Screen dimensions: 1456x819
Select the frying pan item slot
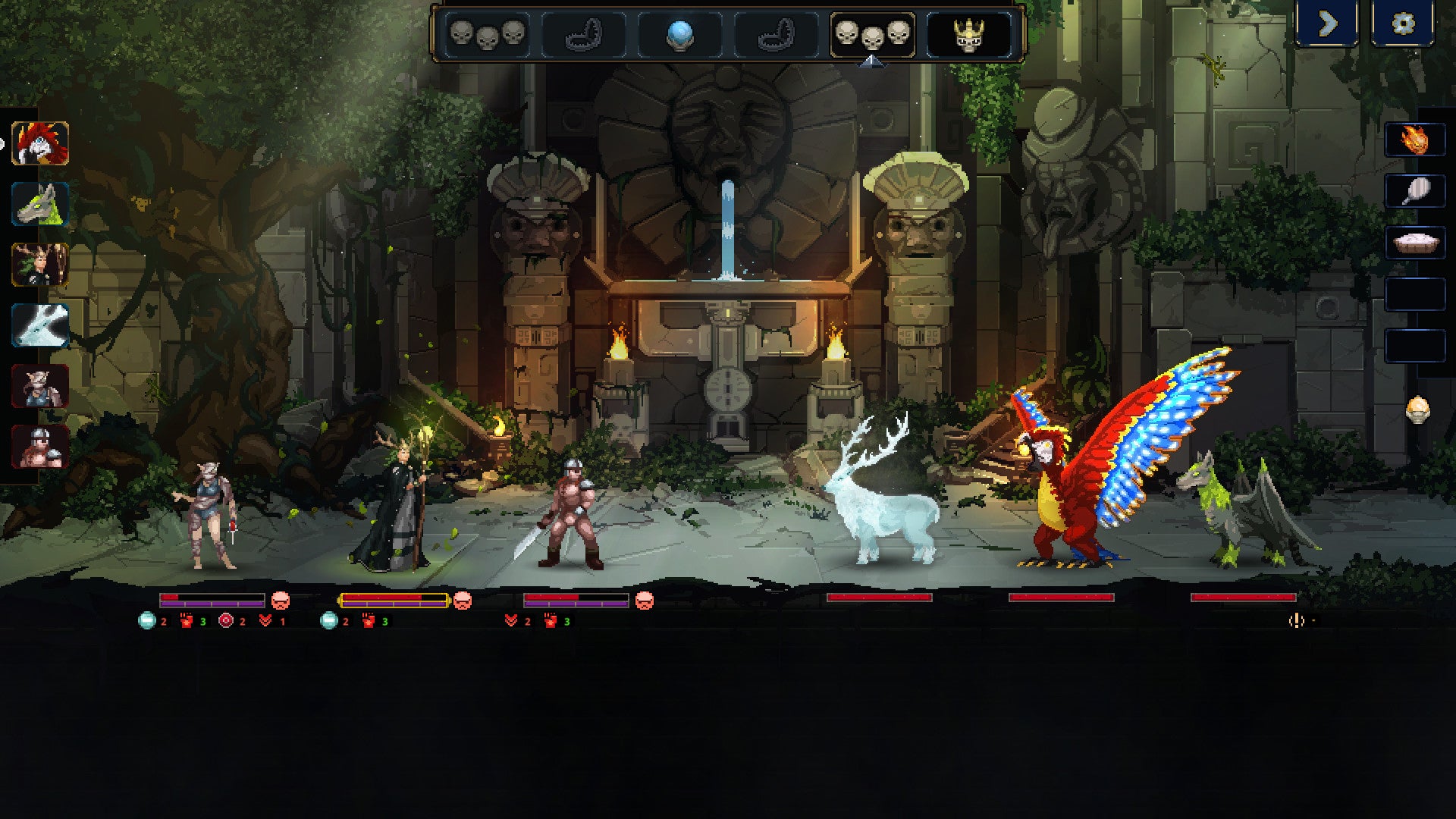(x=1414, y=192)
